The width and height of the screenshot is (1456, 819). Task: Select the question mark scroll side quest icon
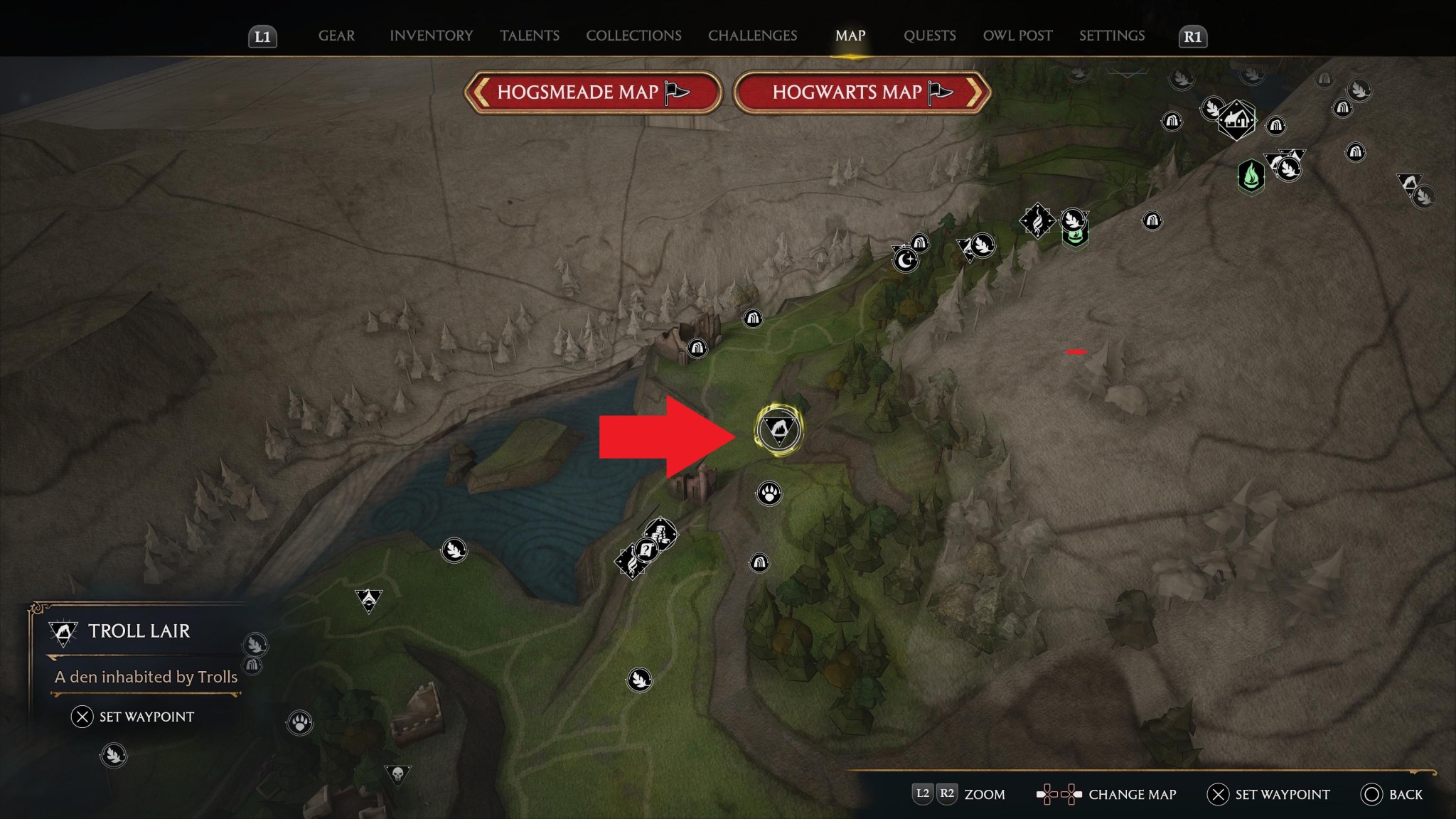tap(646, 550)
